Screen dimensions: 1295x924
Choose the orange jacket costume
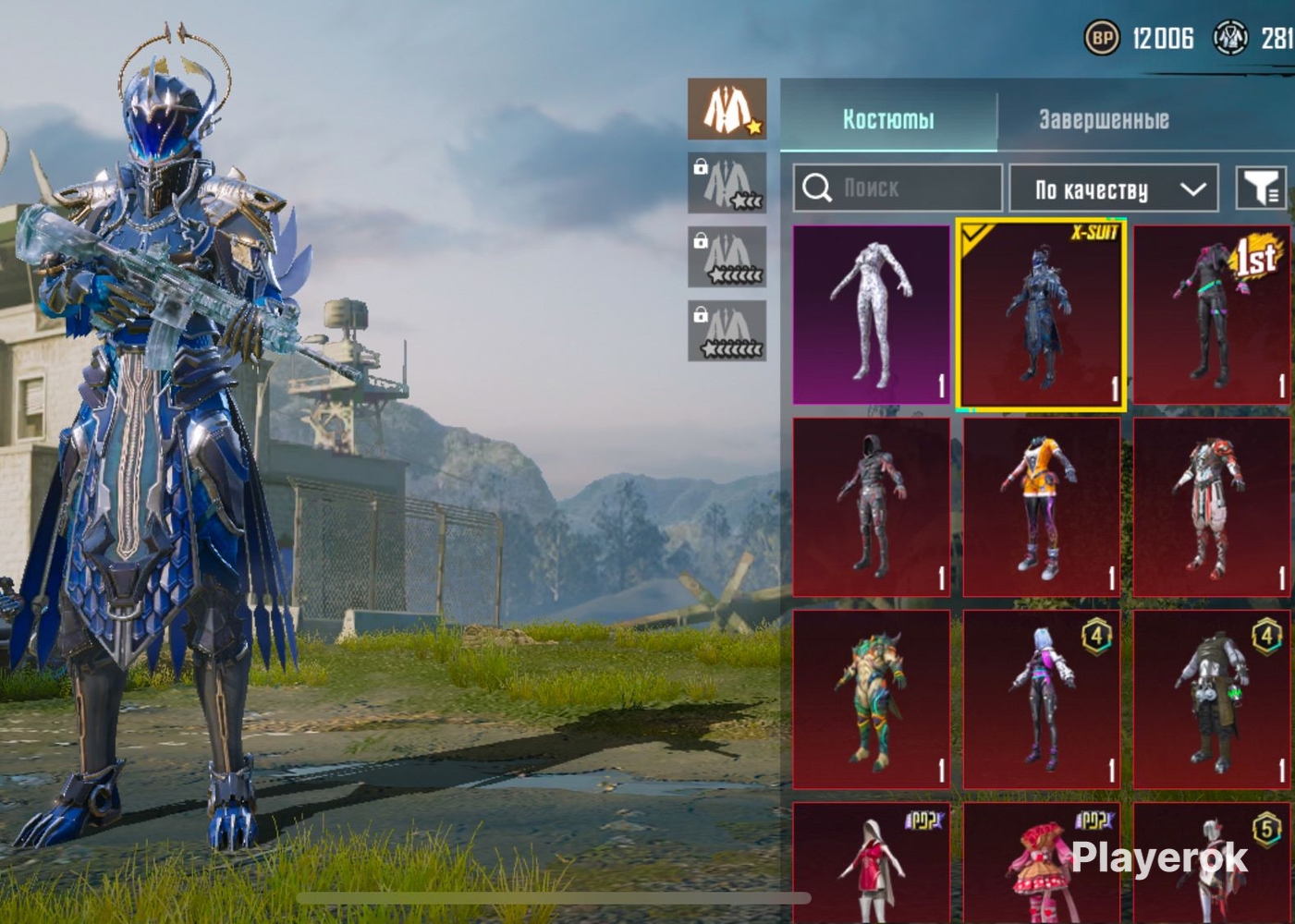pos(1041,506)
